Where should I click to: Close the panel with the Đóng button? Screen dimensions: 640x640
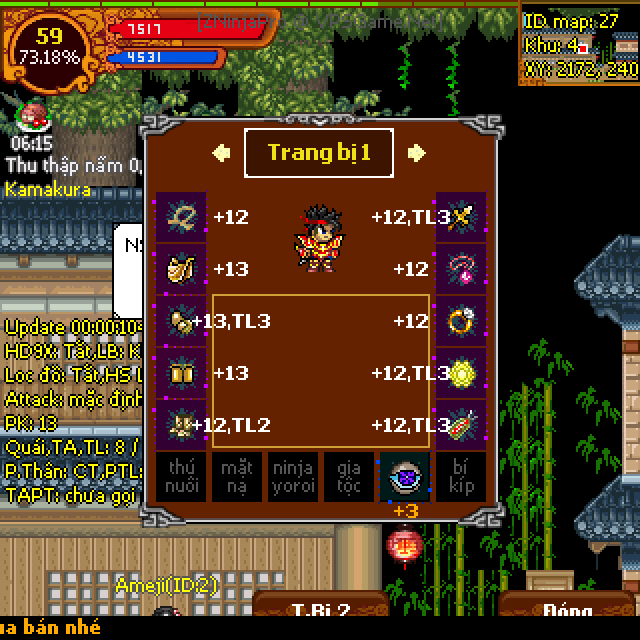tap(566, 612)
